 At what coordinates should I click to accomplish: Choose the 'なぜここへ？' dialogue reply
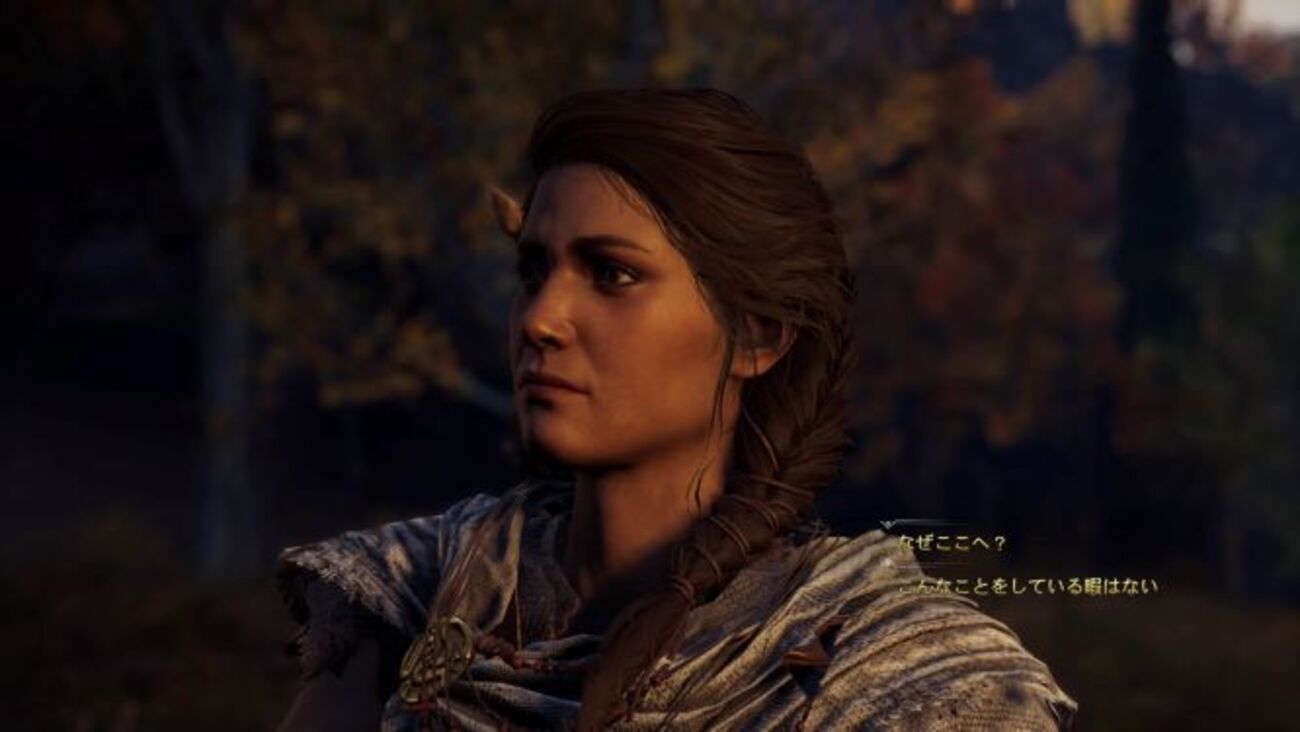[x=952, y=544]
